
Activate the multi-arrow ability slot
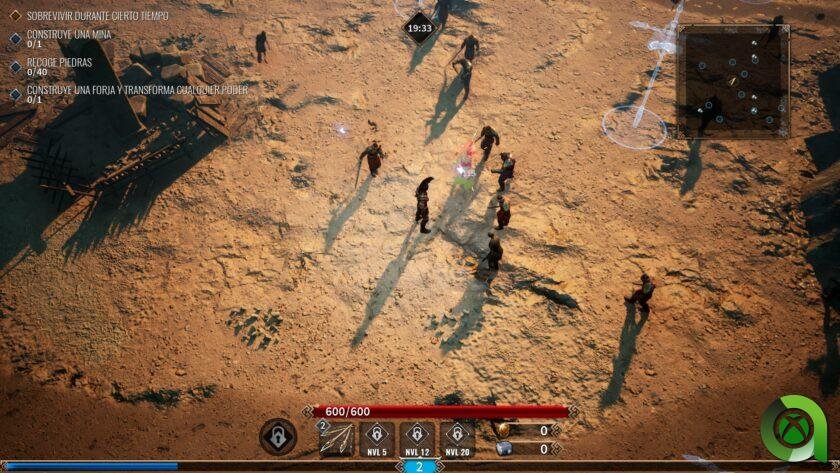pyautogui.click(x=336, y=438)
